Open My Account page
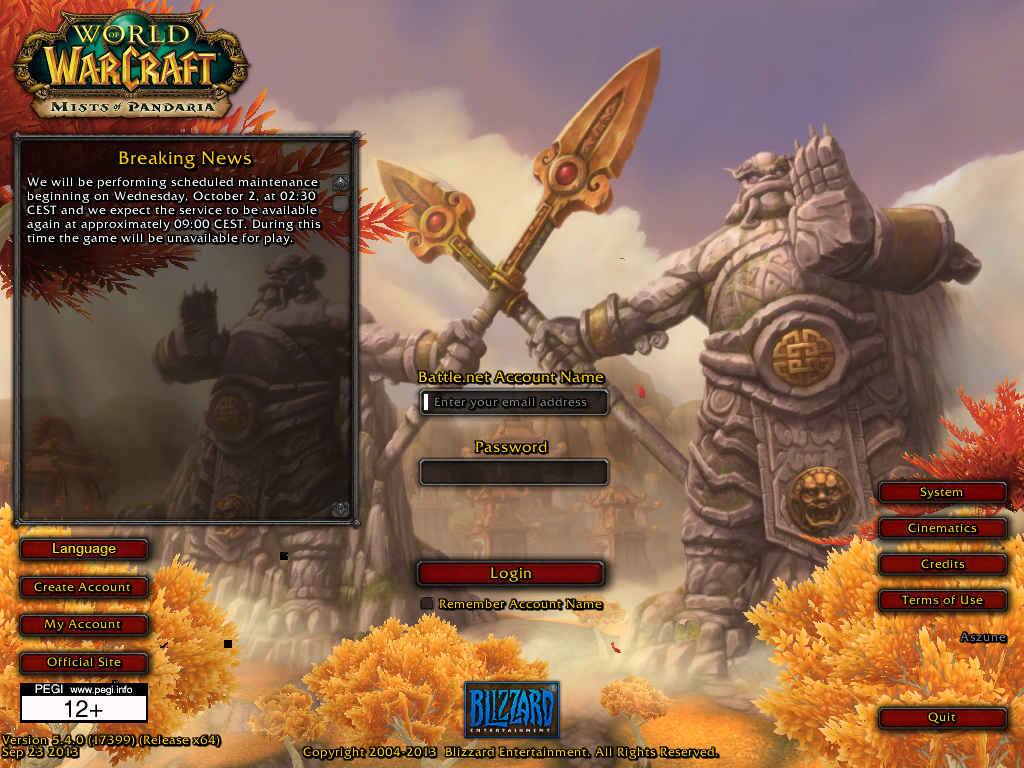The image size is (1024, 768). (83, 624)
